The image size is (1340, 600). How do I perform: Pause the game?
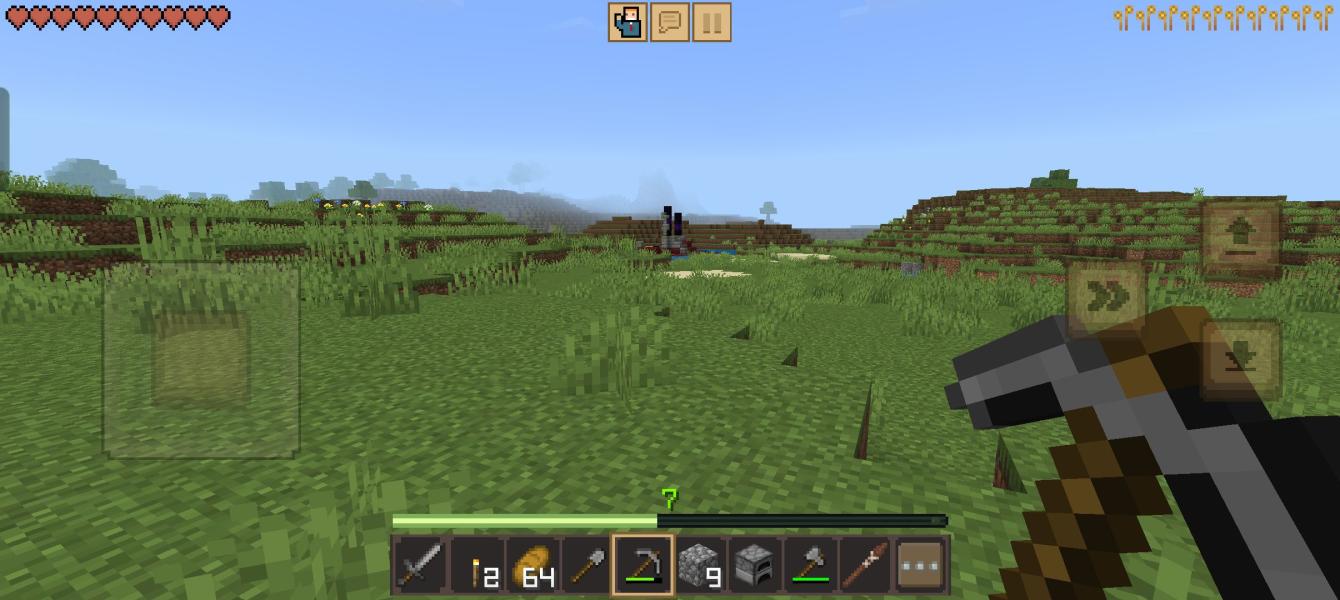712,22
